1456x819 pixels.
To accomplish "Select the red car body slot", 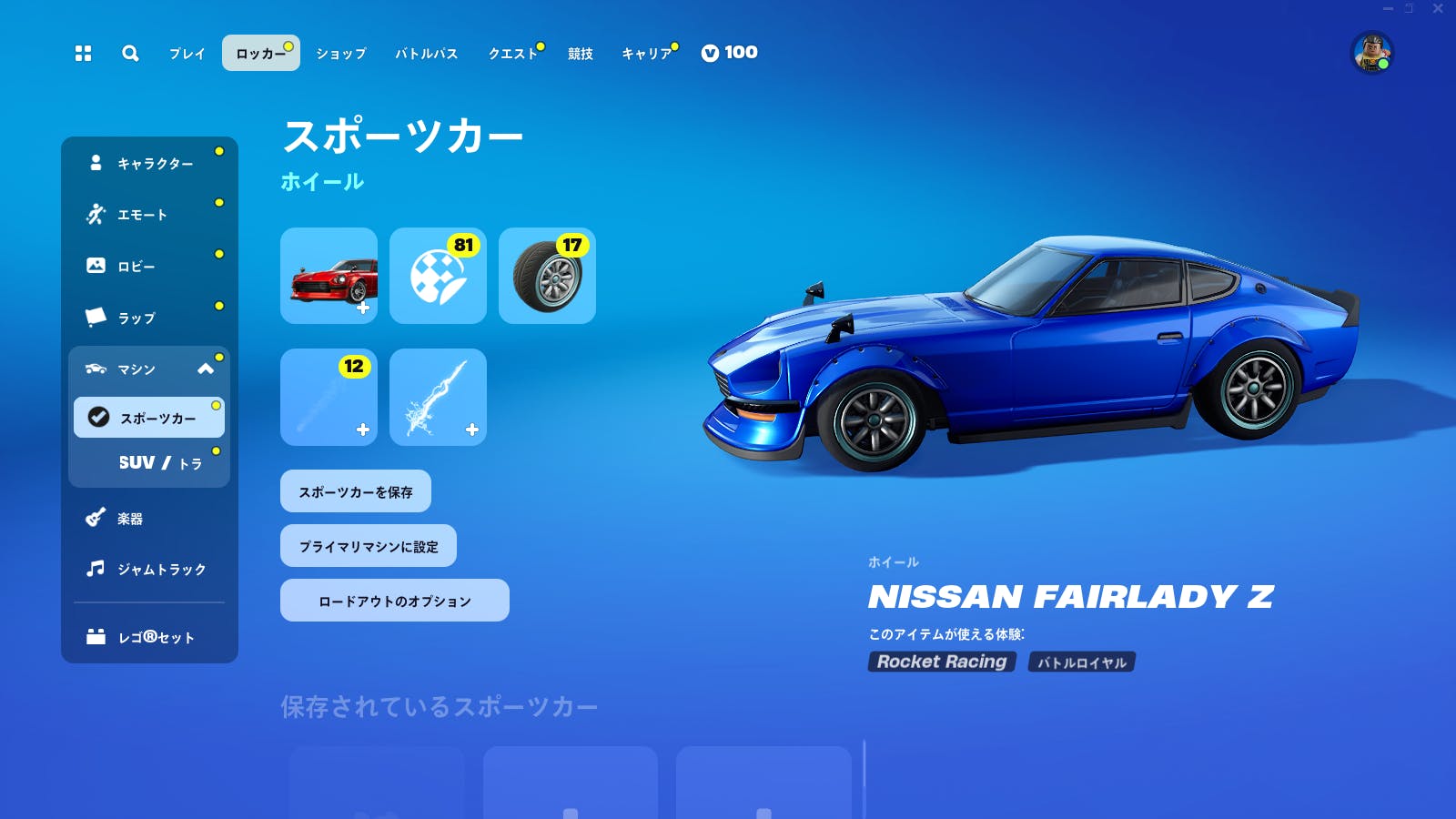I will click(329, 276).
